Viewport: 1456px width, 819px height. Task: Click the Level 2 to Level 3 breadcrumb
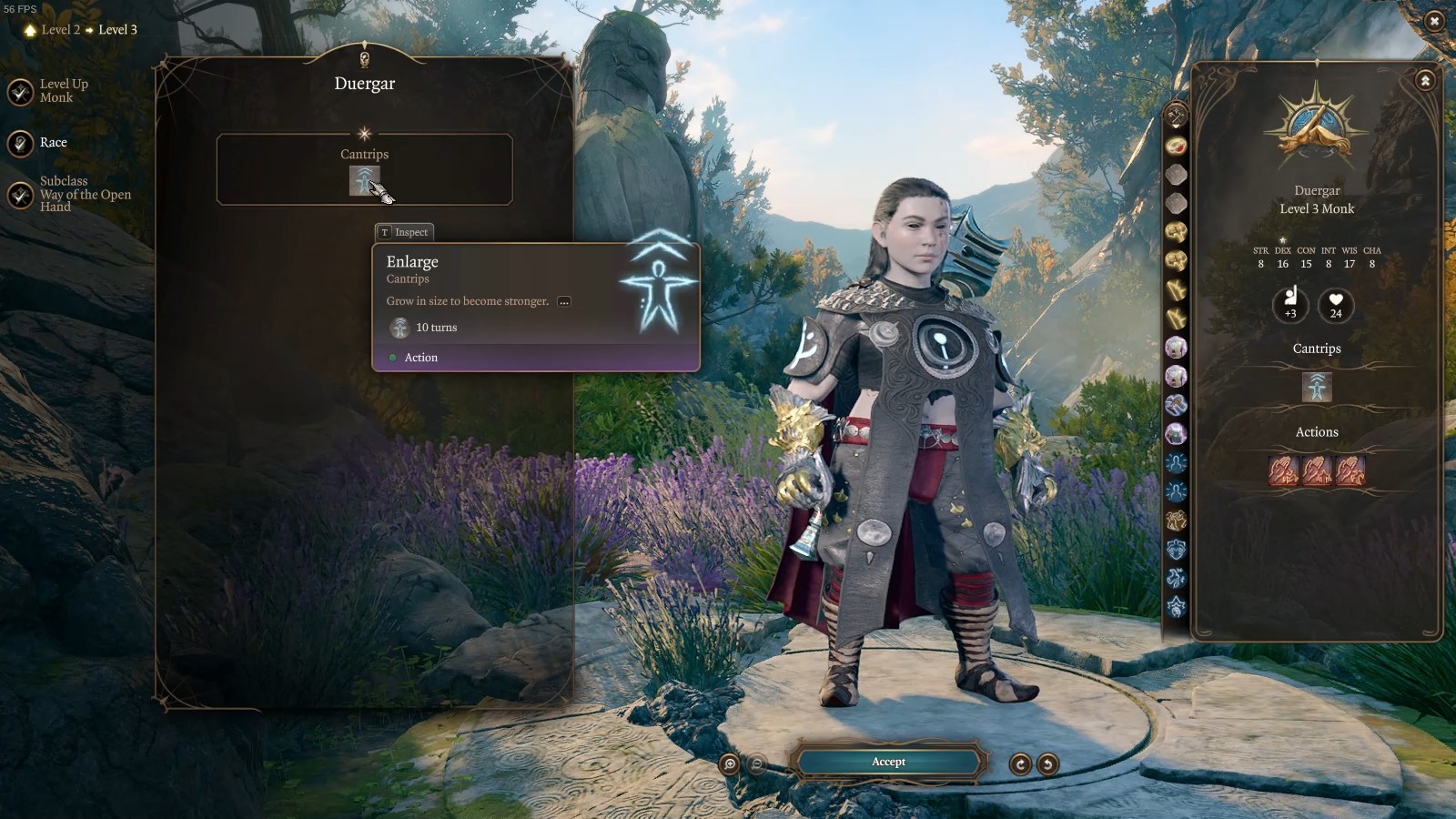(80, 30)
